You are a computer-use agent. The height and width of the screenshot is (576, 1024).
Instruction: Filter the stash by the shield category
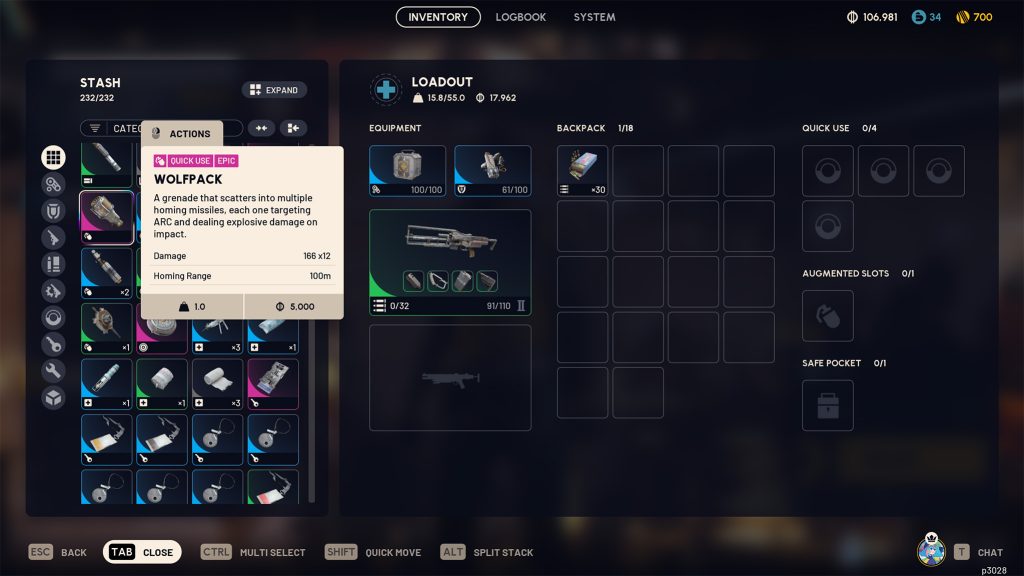pyautogui.click(x=53, y=211)
